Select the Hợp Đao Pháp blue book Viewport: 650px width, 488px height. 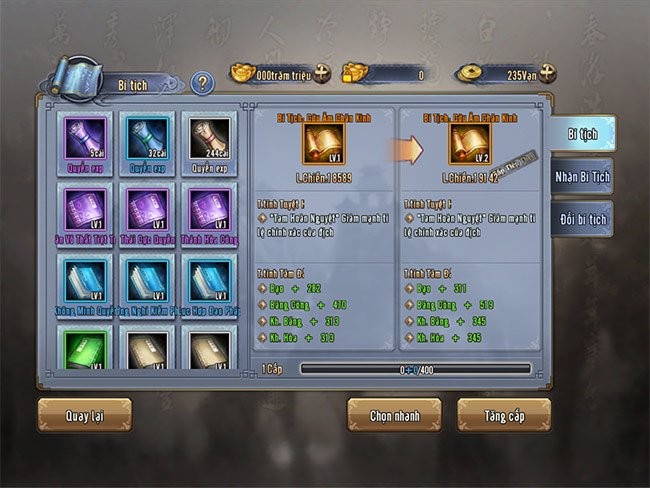[x=209, y=280]
